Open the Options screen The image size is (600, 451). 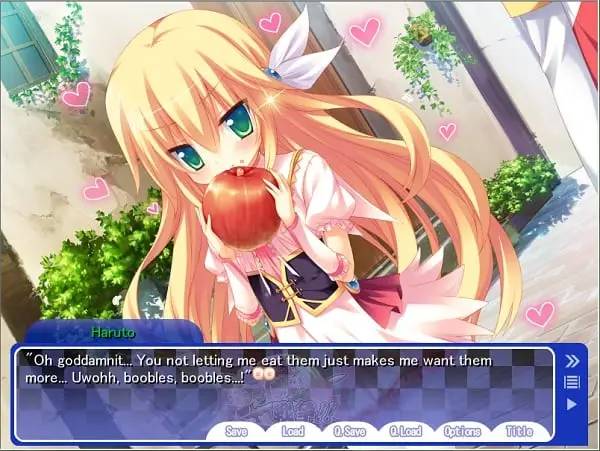coord(462,432)
